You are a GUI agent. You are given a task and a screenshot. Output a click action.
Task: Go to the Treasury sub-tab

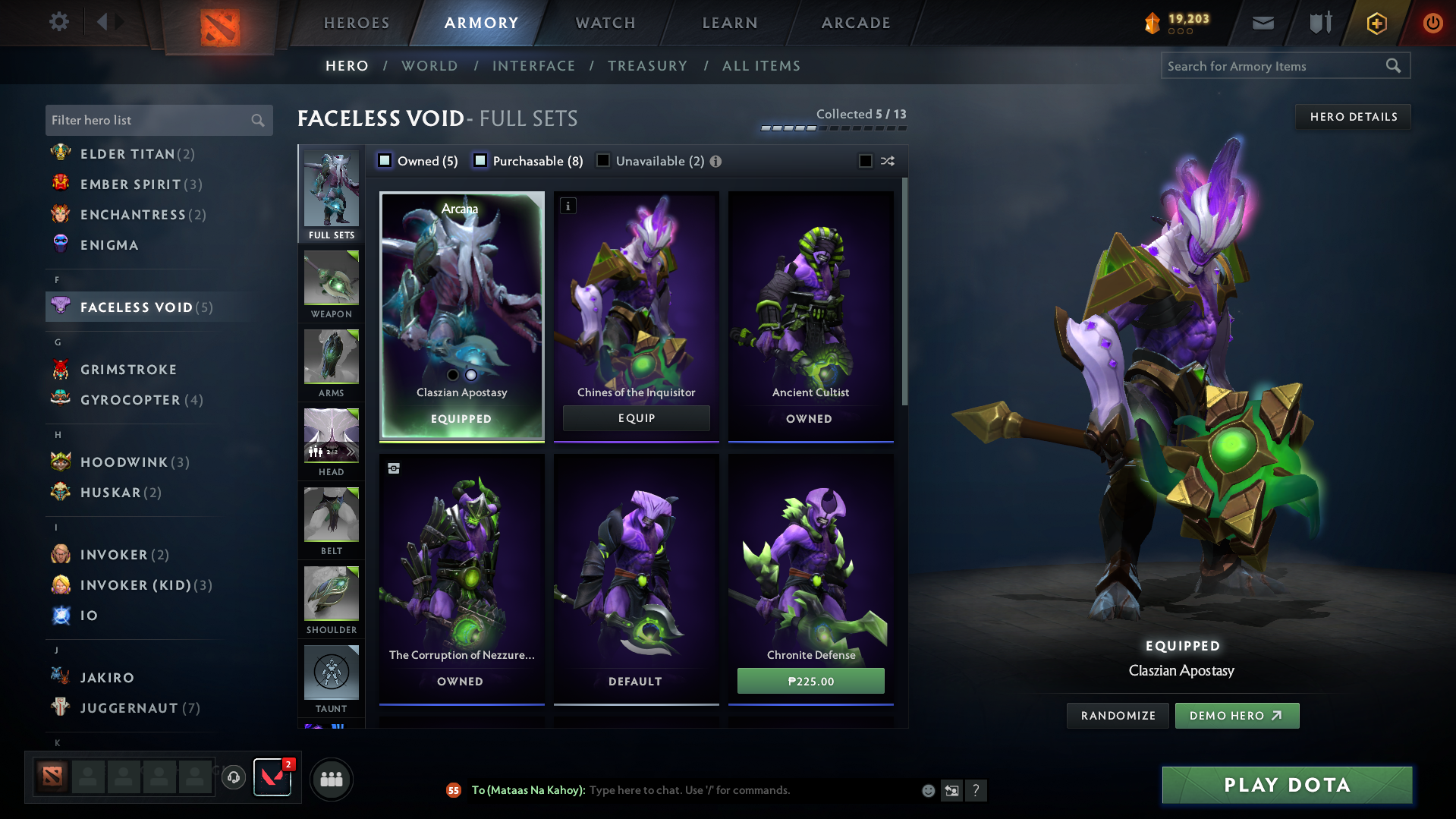647,66
